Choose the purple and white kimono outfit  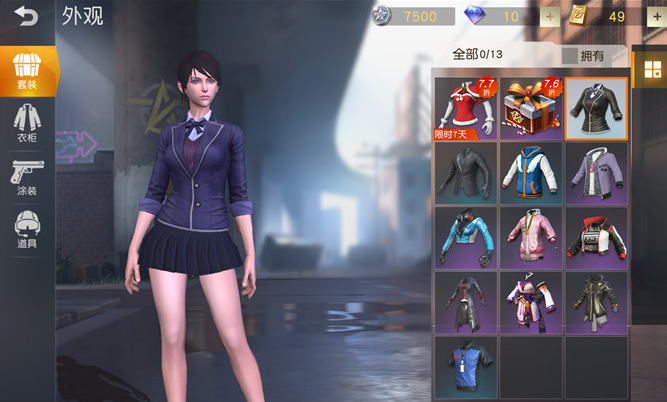531,301
